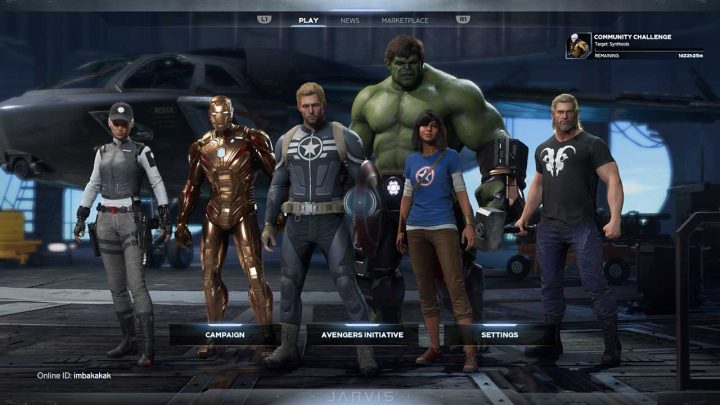The width and height of the screenshot is (720, 405).
Task: Select Avengers Initiative mode
Action: click(x=361, y=334)
